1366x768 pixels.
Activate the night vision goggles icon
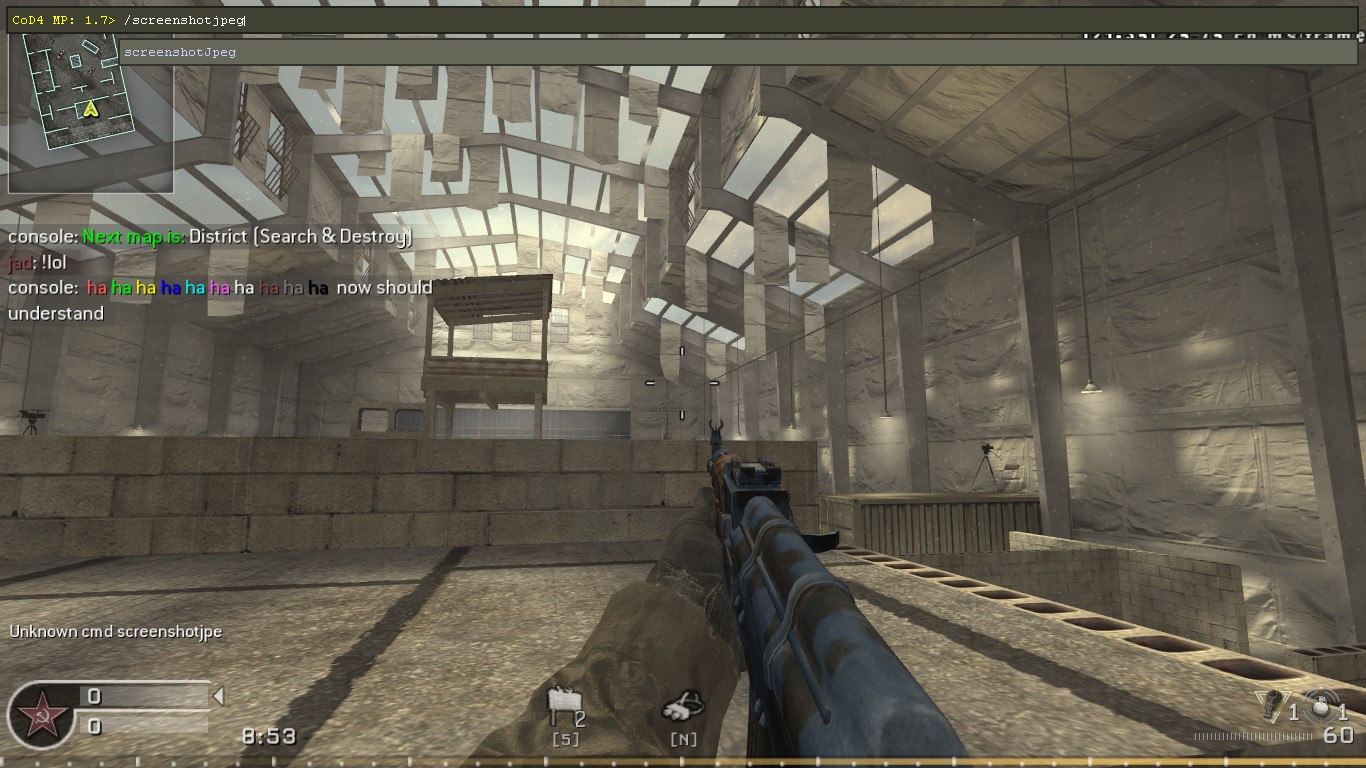tap(683, 707)
